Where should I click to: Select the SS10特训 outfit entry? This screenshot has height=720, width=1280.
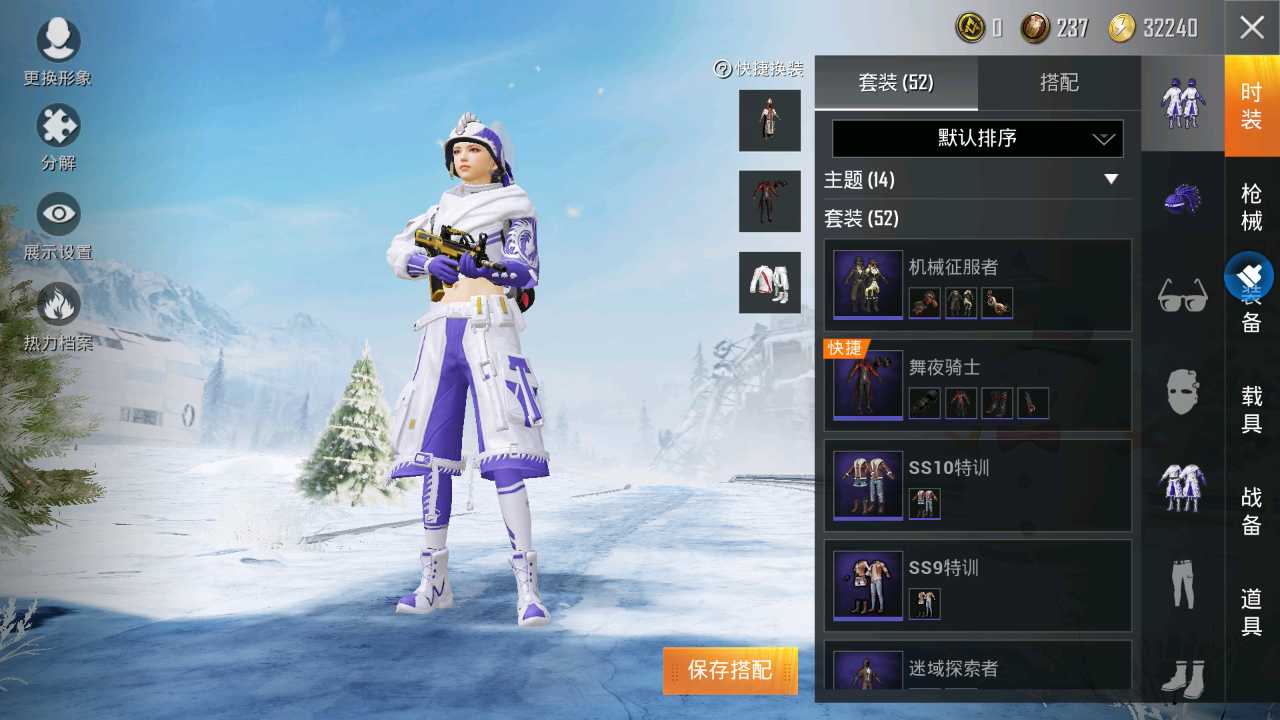tap(977, 485)
